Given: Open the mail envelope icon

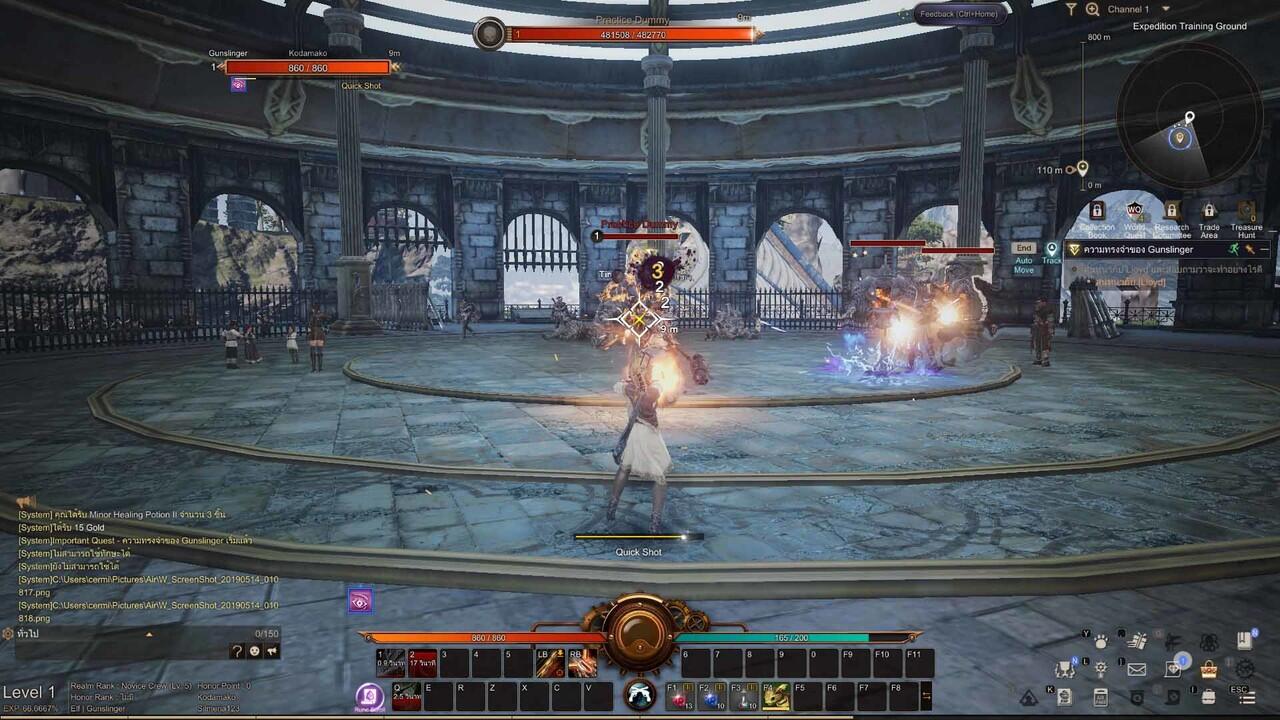Looking at the screenshot, I should (1137, 669).
